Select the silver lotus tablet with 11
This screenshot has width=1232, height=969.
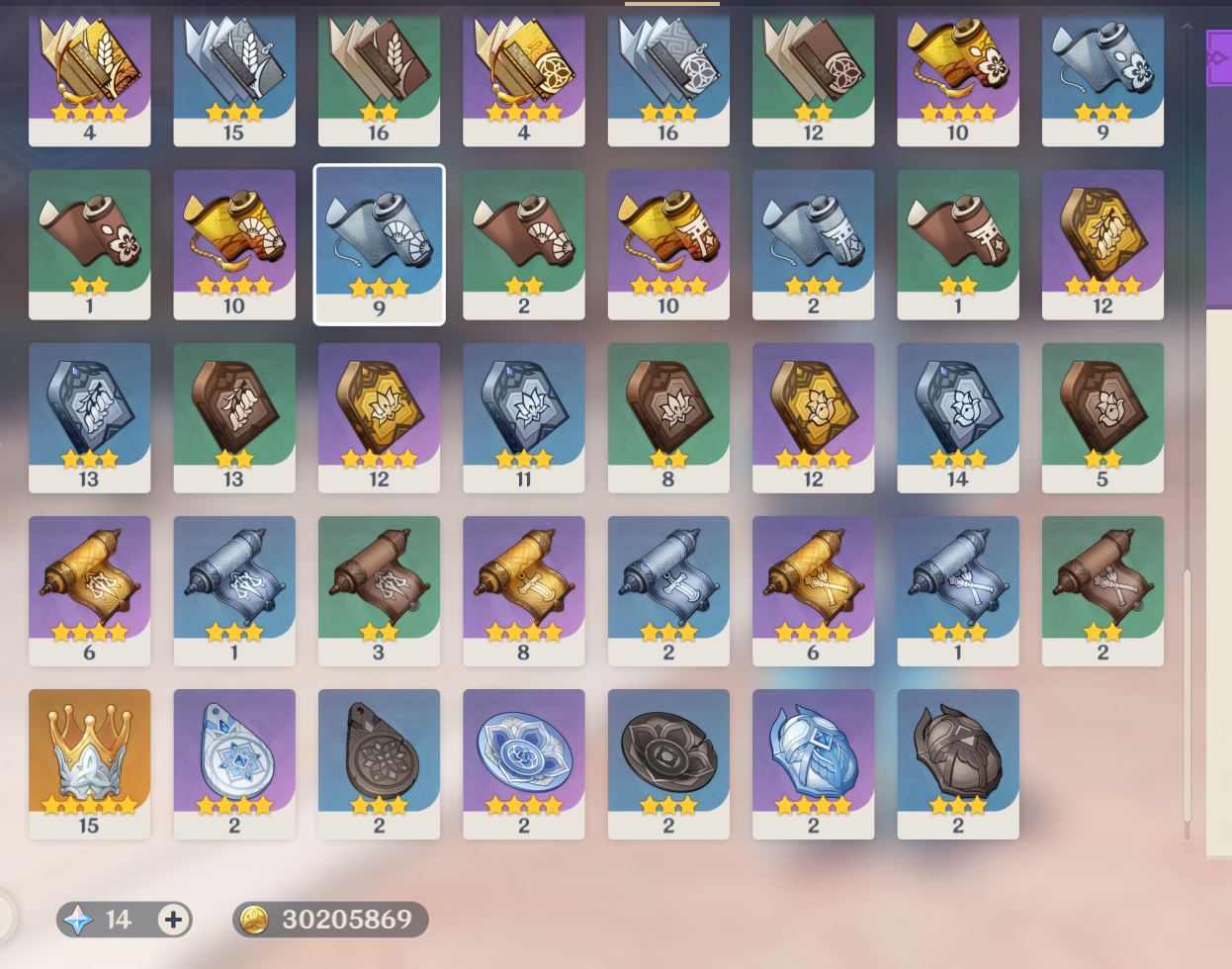tap(523, 417)
